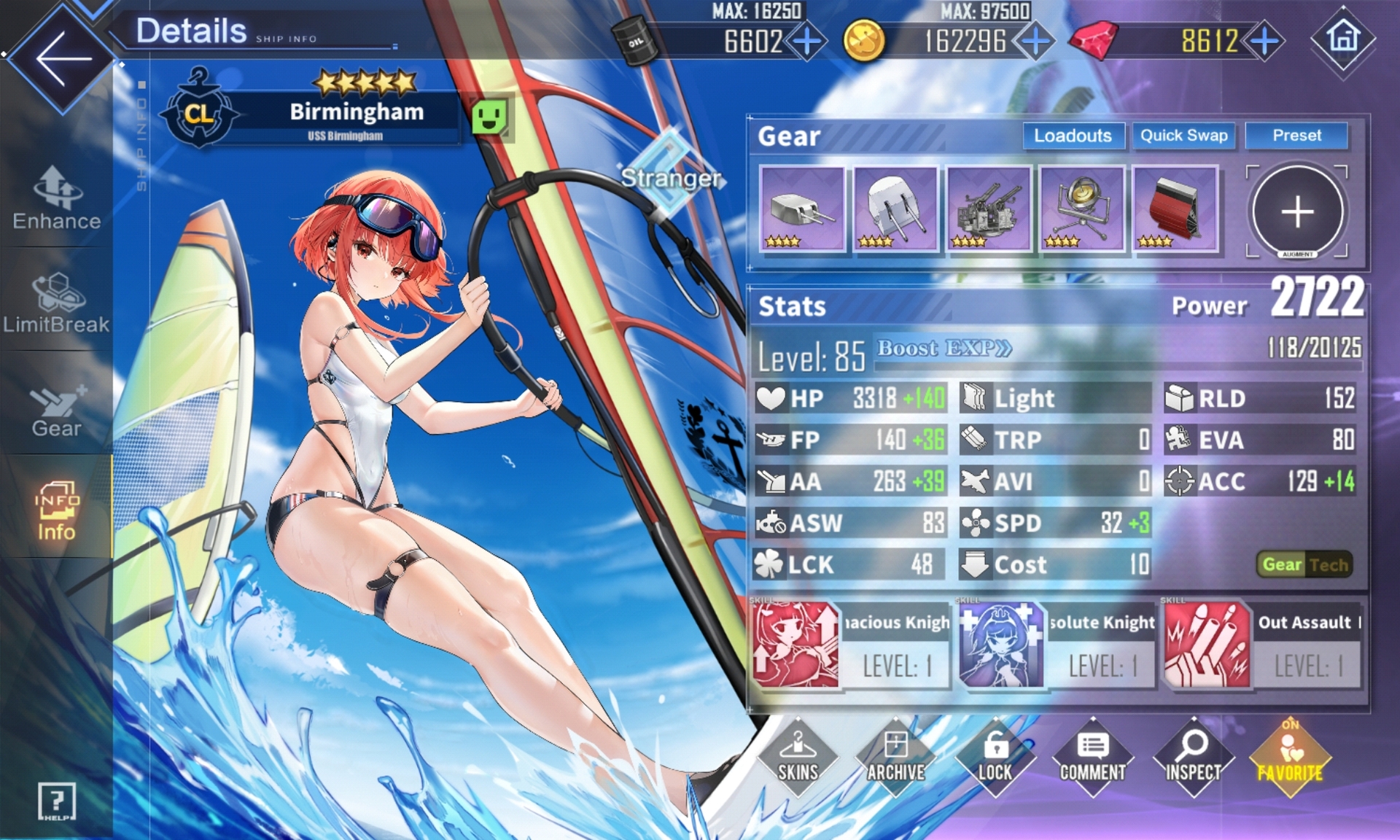This screenshot has height=840, width=1400.
Task: Tap the Boost EXP link
Action: point(944,349)
